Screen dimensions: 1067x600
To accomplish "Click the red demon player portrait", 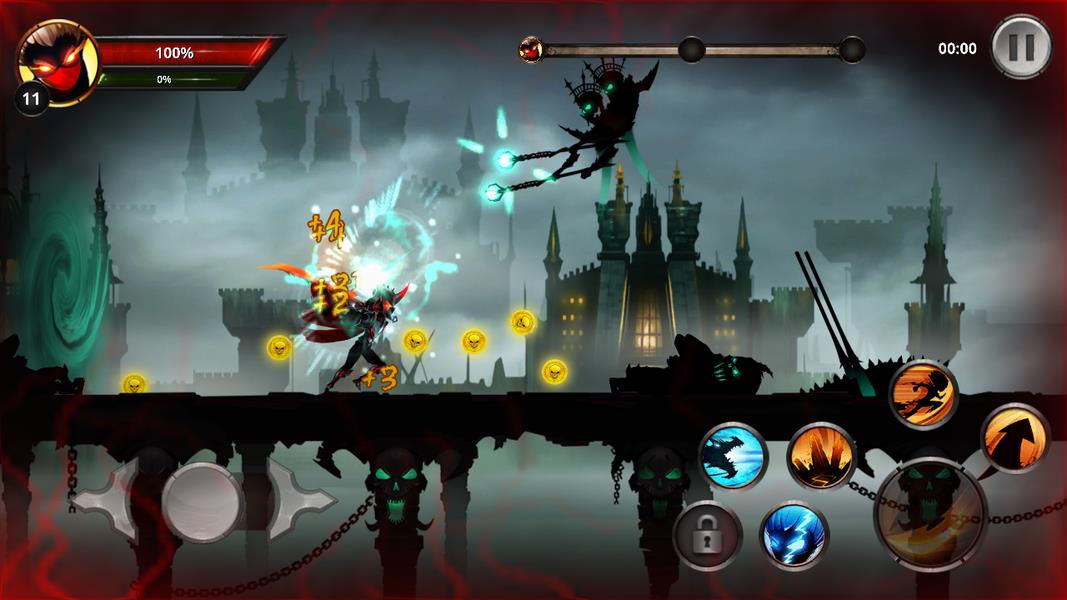I will [58, 62].
